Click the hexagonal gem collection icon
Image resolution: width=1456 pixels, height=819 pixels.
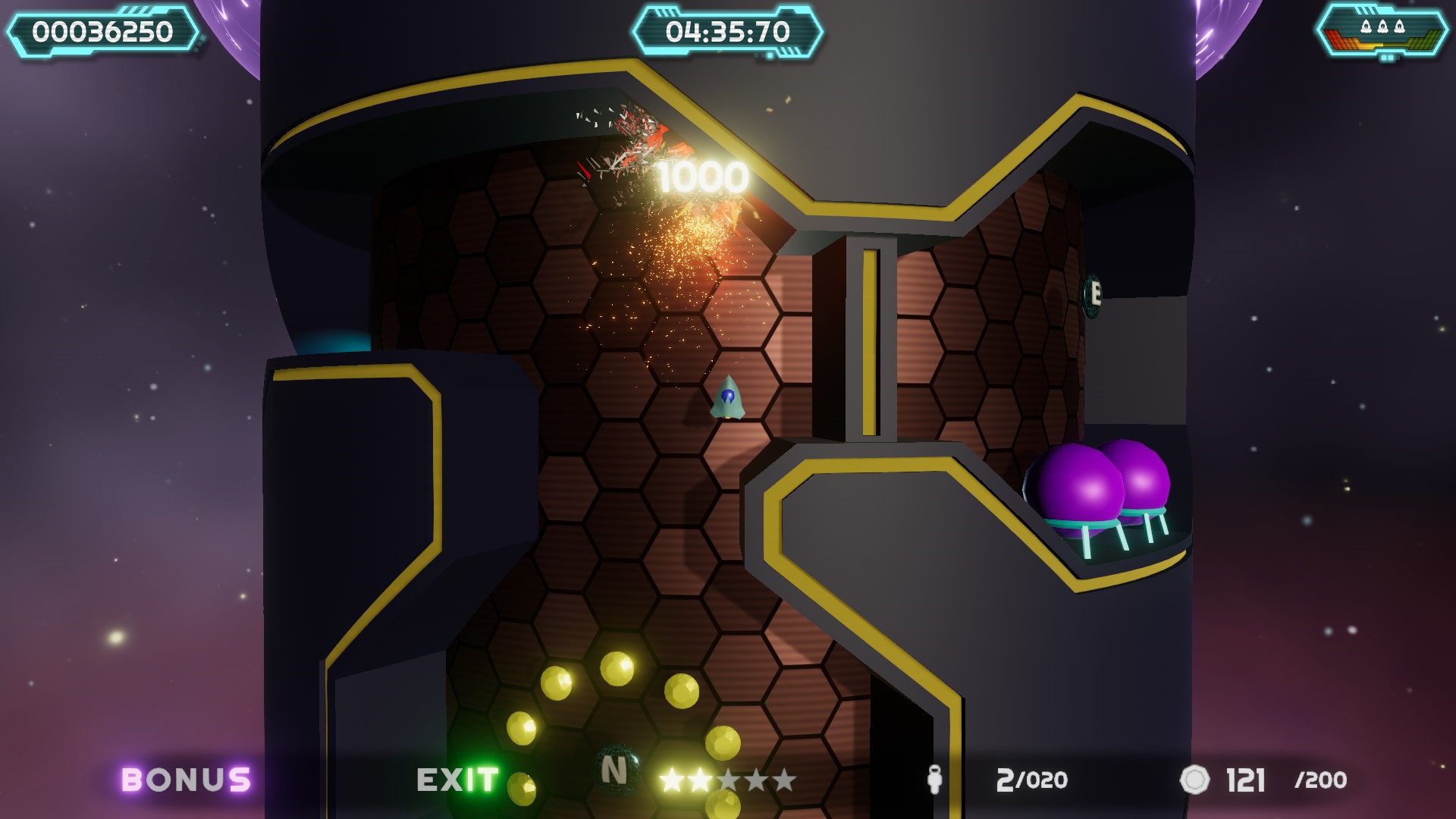1196,780
